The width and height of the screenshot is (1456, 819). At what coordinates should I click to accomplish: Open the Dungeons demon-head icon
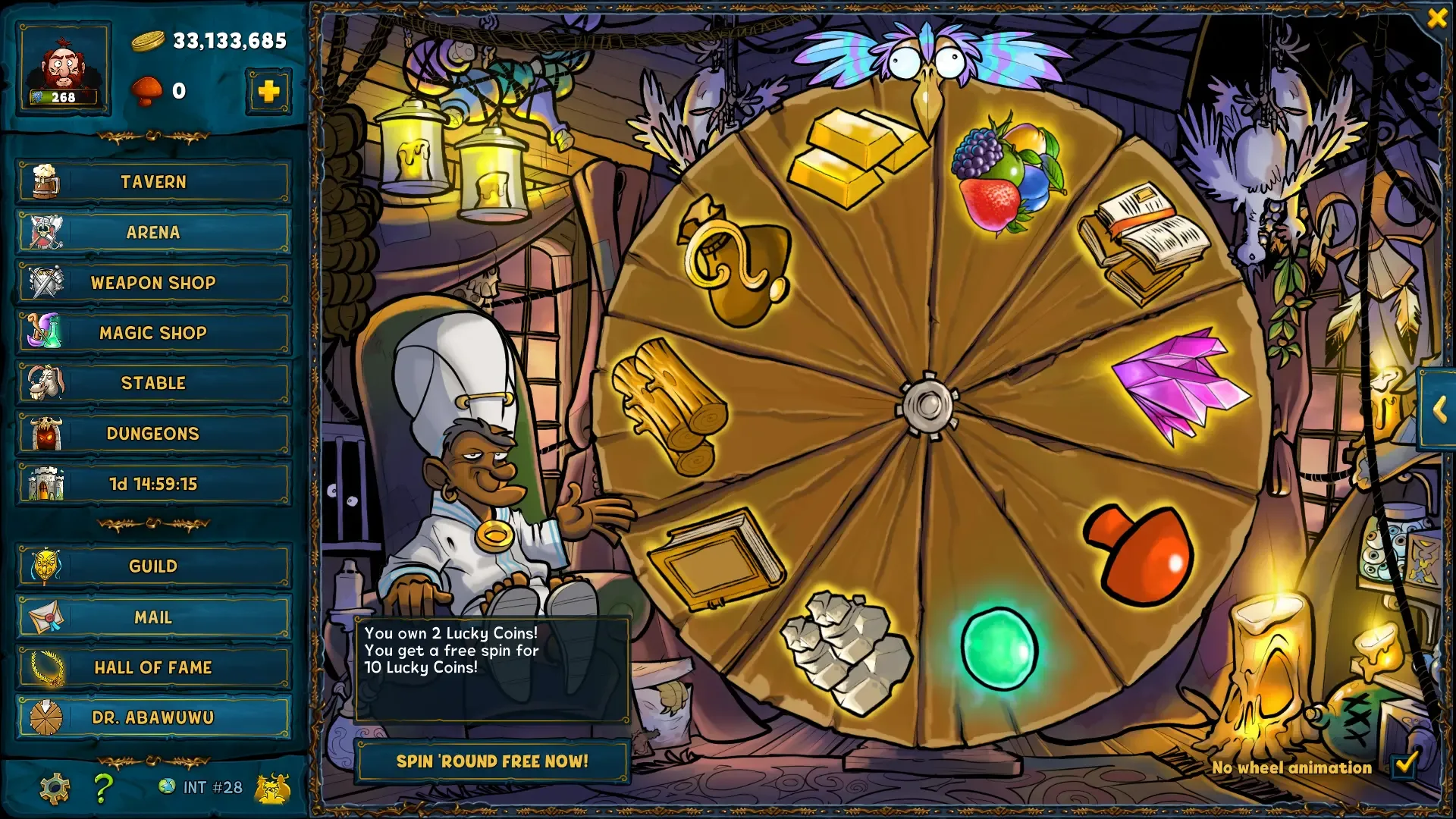click(47, 433)
